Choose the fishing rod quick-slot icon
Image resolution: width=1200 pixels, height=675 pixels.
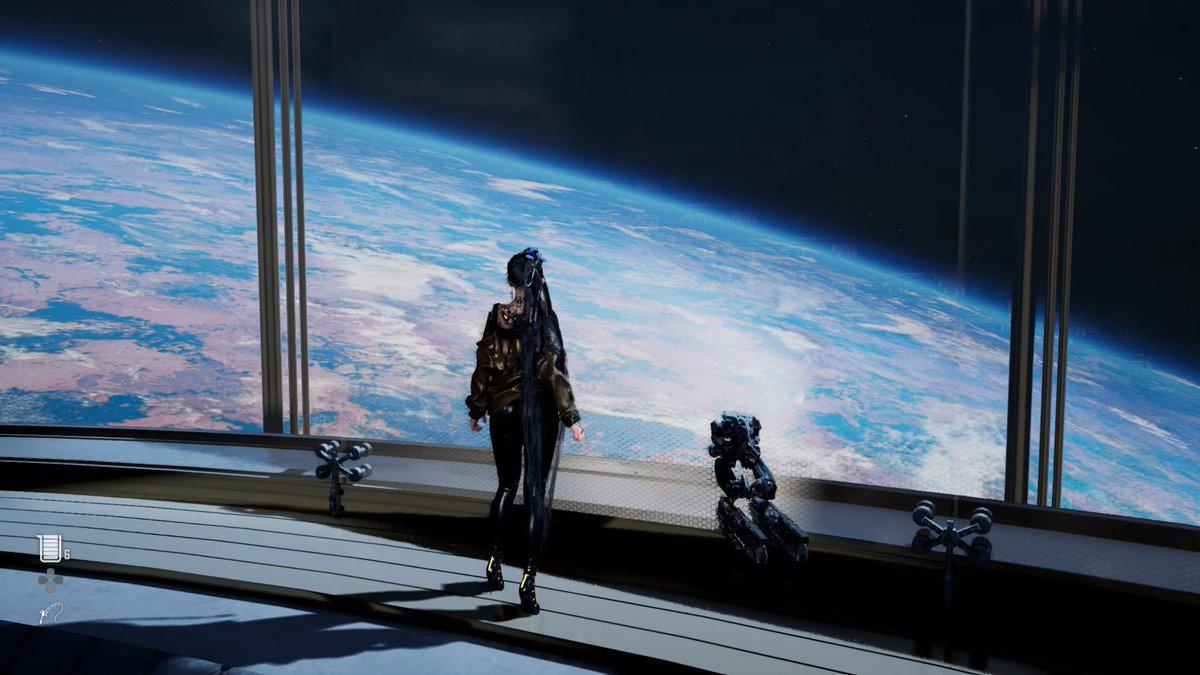tap(49, 612)
